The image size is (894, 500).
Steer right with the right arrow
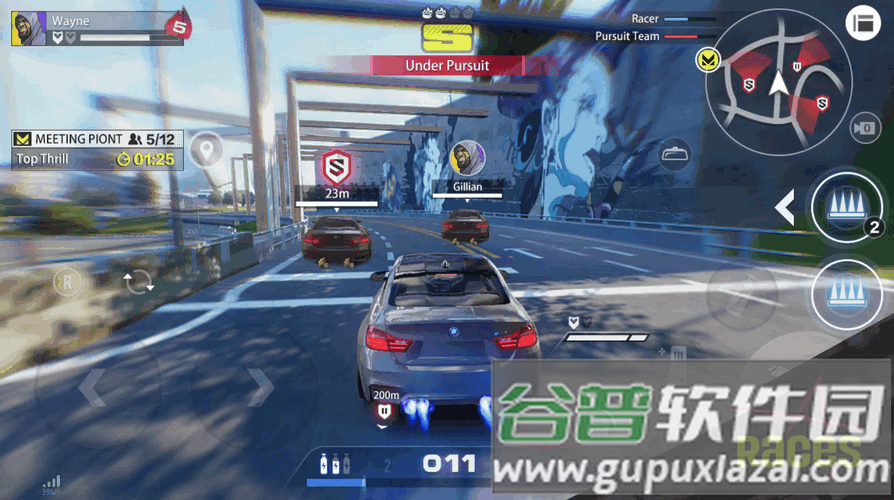pyautogui.click(x=259, y=387)
